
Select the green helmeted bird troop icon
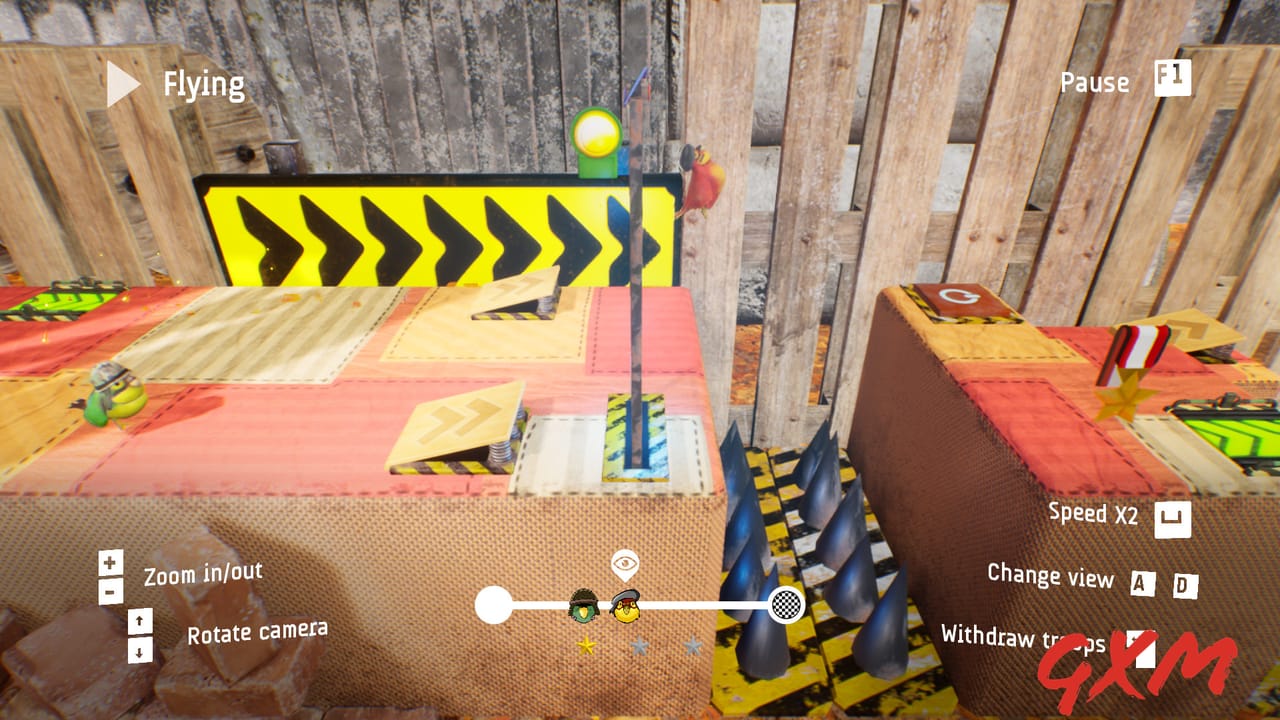point(583,605)
